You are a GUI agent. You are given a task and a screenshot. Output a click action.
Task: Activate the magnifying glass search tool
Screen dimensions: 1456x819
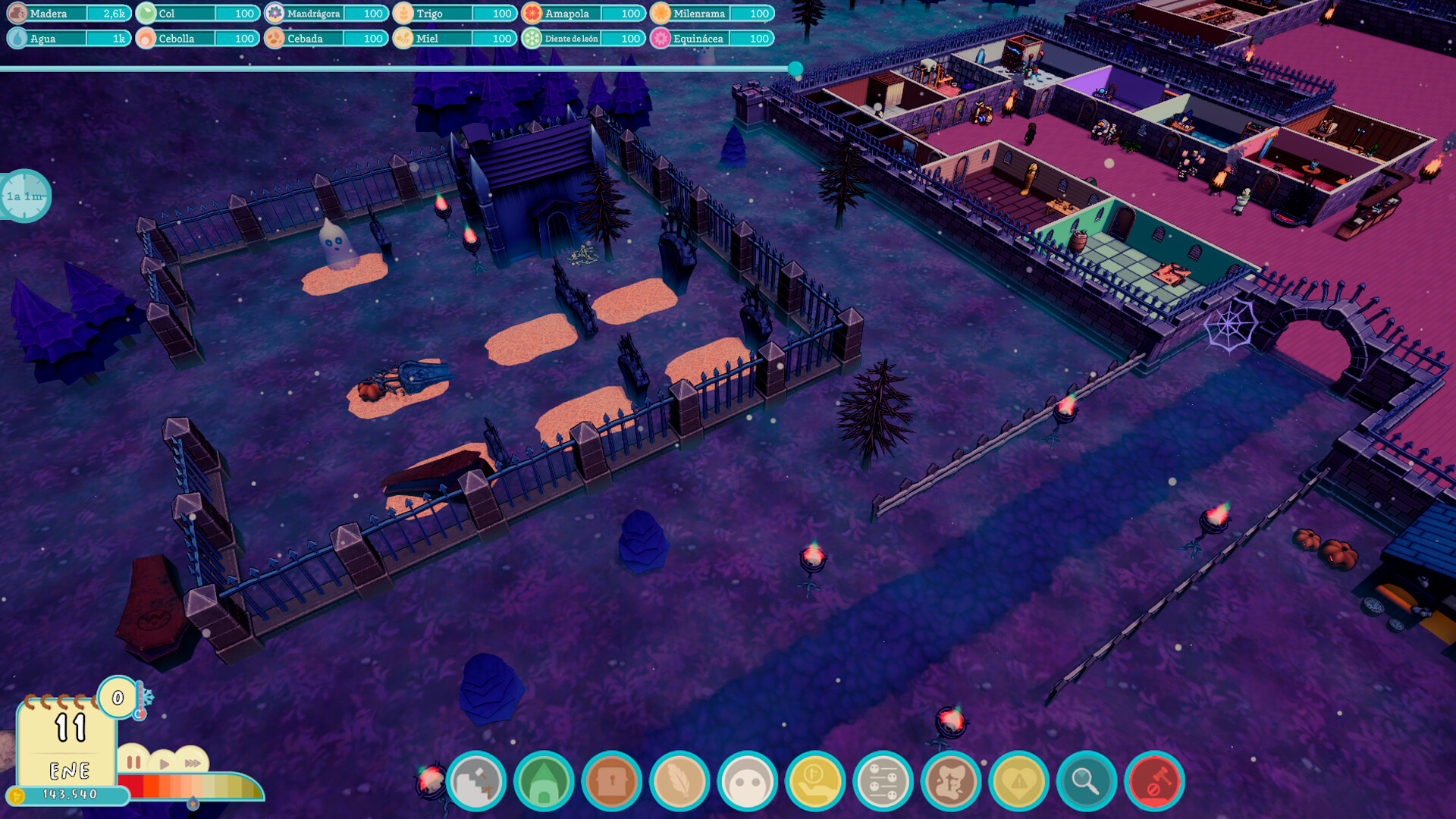click(1087, 781)
